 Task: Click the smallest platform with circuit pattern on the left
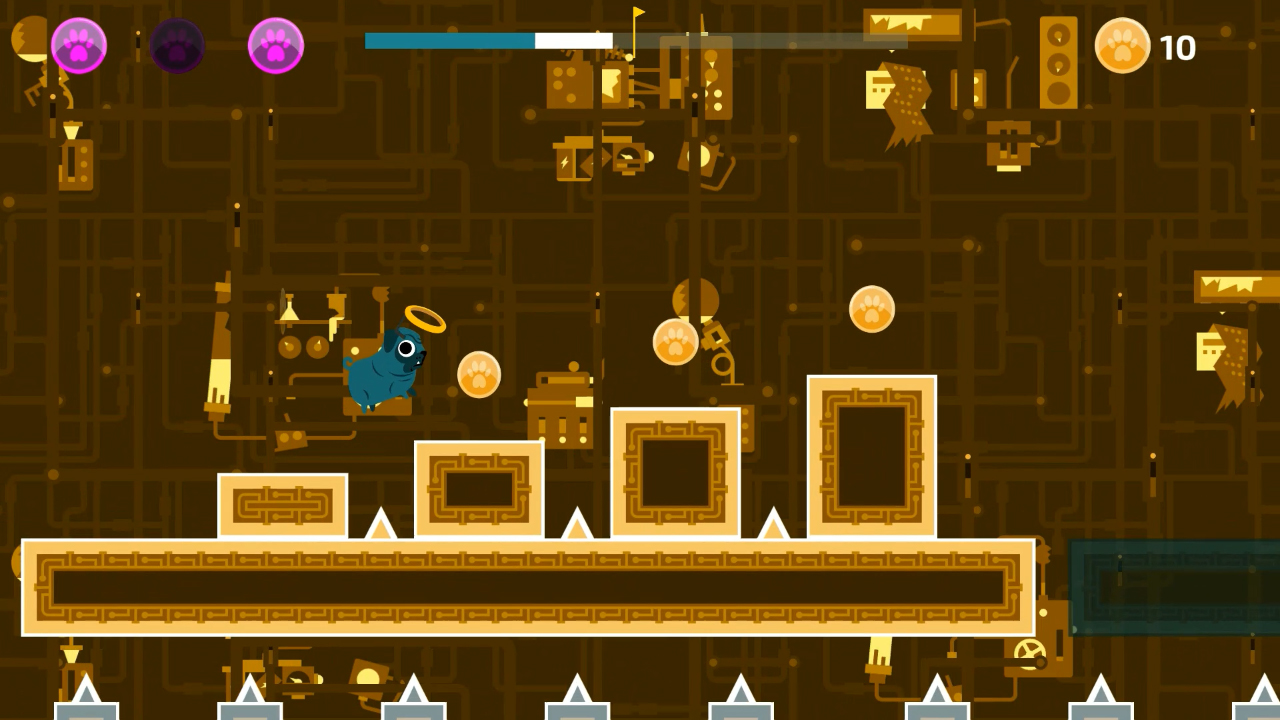point(282,505)
